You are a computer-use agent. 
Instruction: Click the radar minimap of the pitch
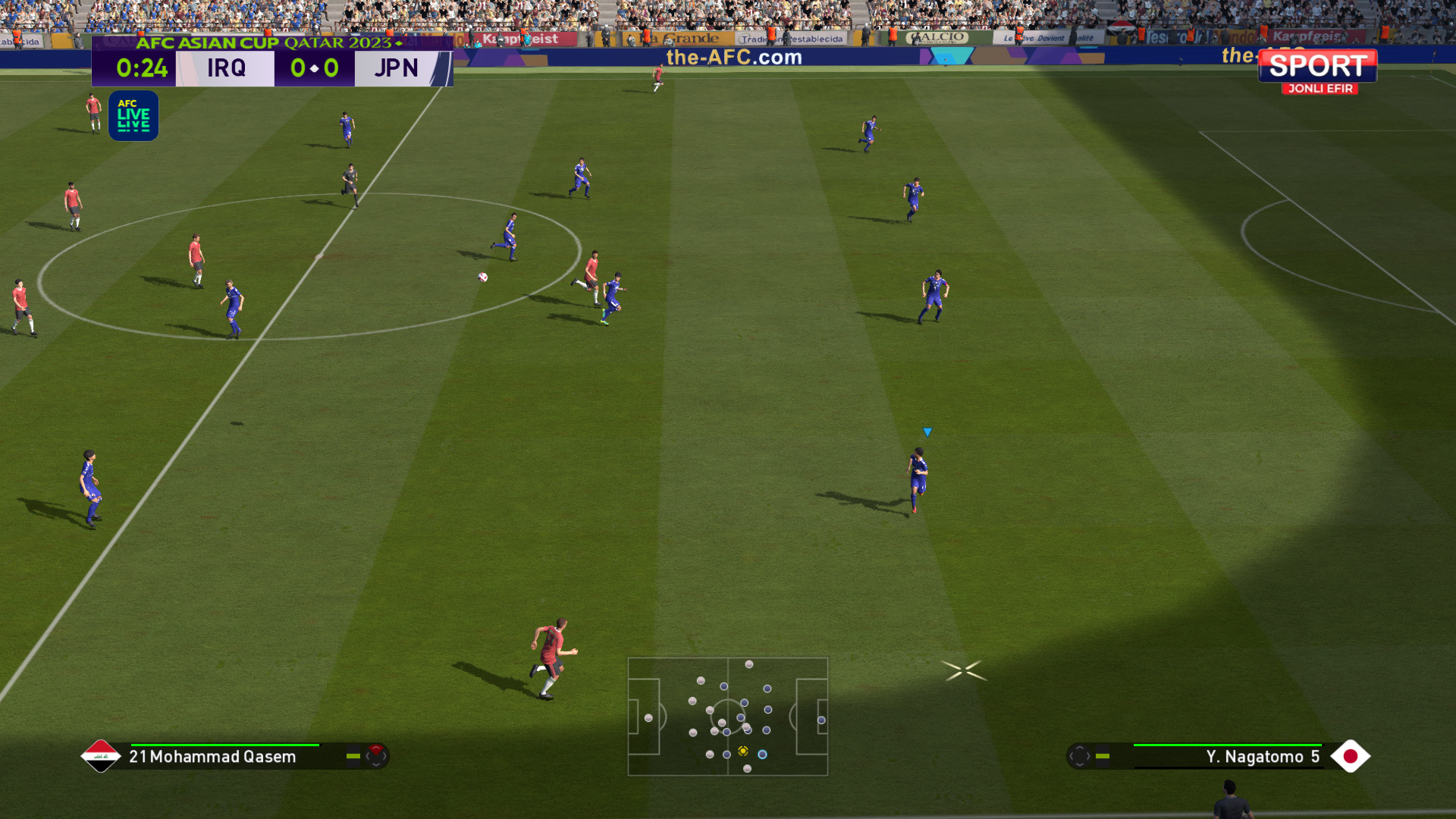click(x=727, y=716)
